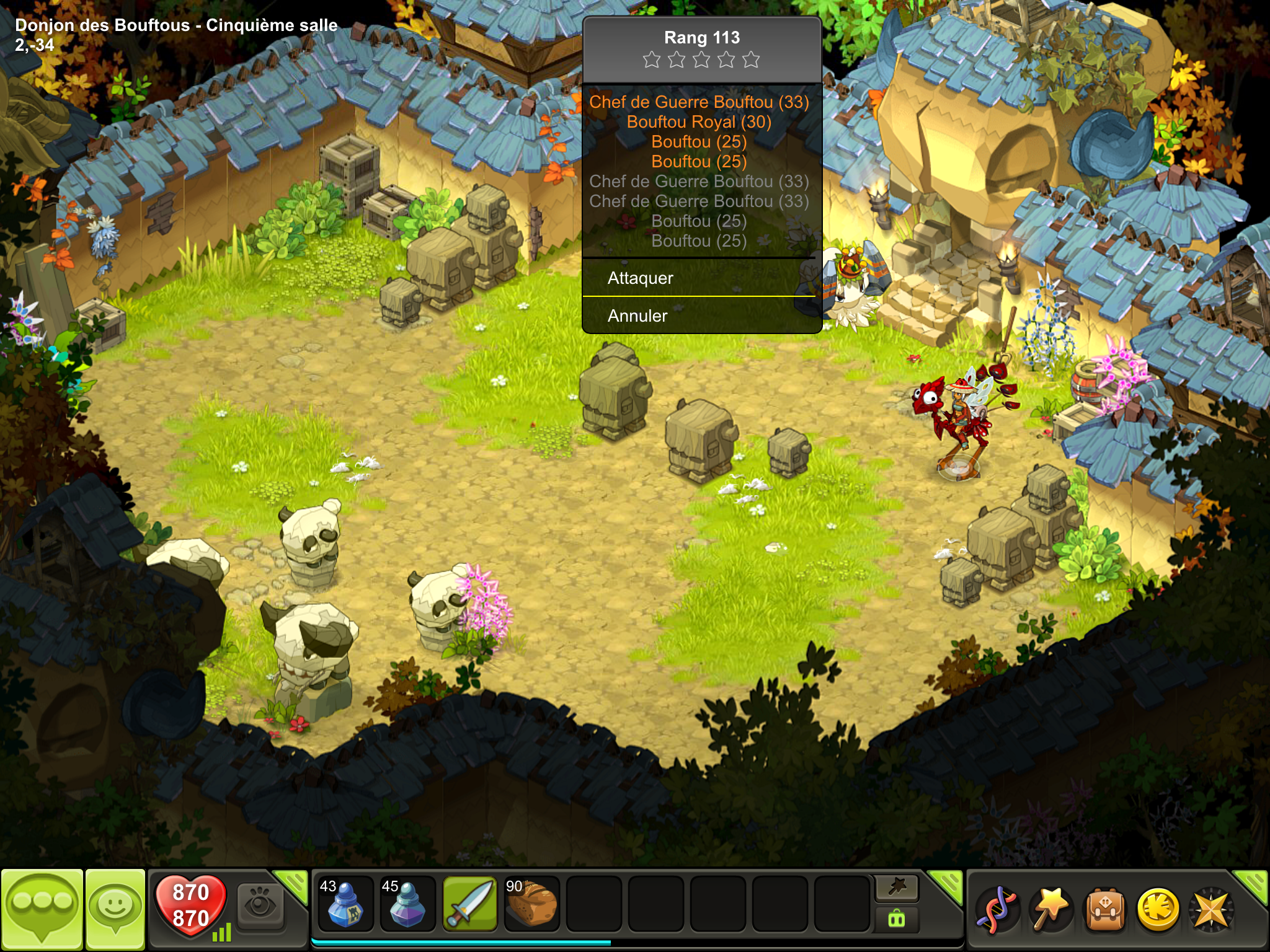Screen dimensions: 1270x952
Task: Use the blue castle potion with 43 left
Action: click(x=345, y=904)
